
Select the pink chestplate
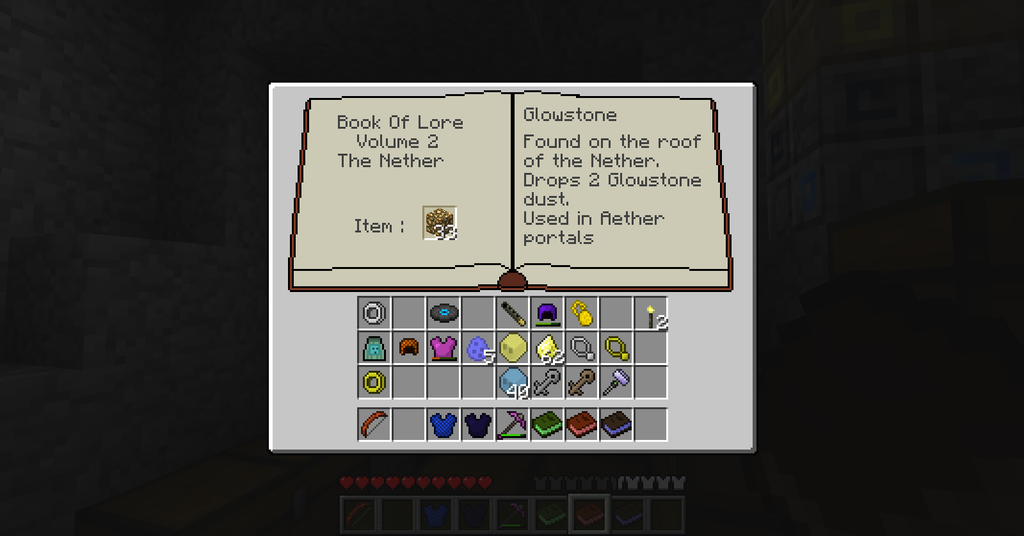443,348
